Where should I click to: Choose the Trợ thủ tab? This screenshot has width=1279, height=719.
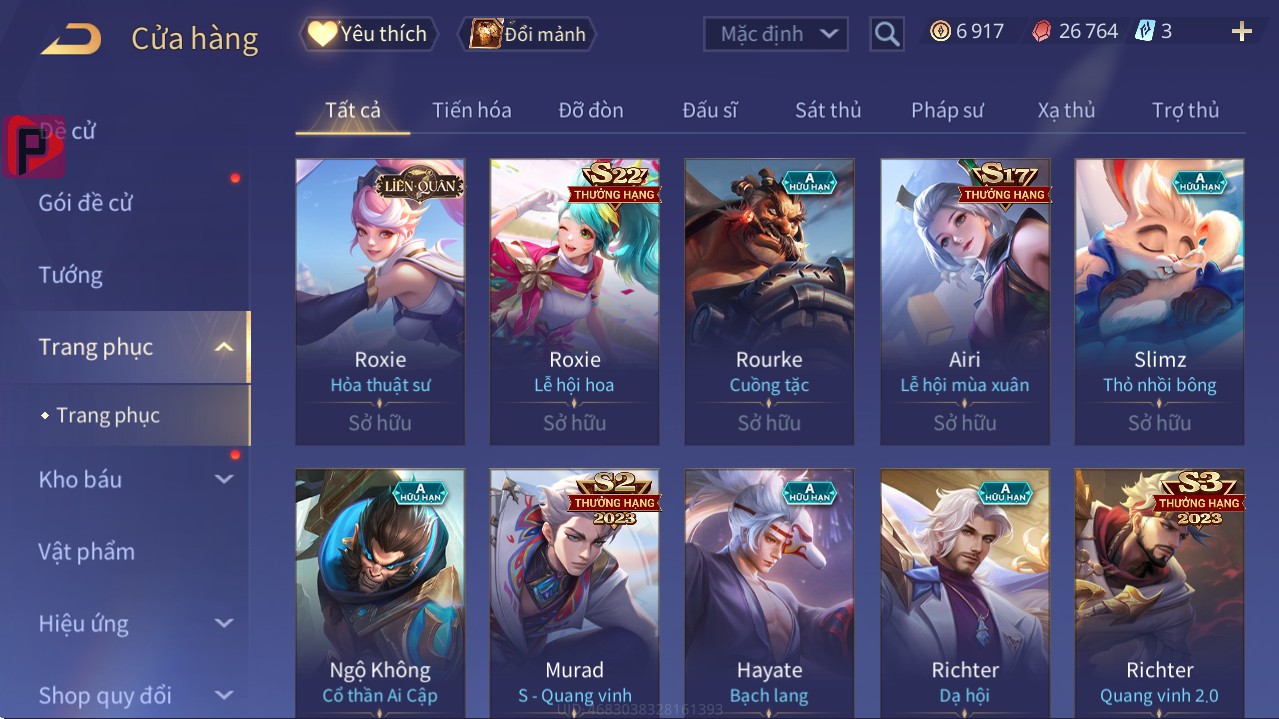point(1185,110)
